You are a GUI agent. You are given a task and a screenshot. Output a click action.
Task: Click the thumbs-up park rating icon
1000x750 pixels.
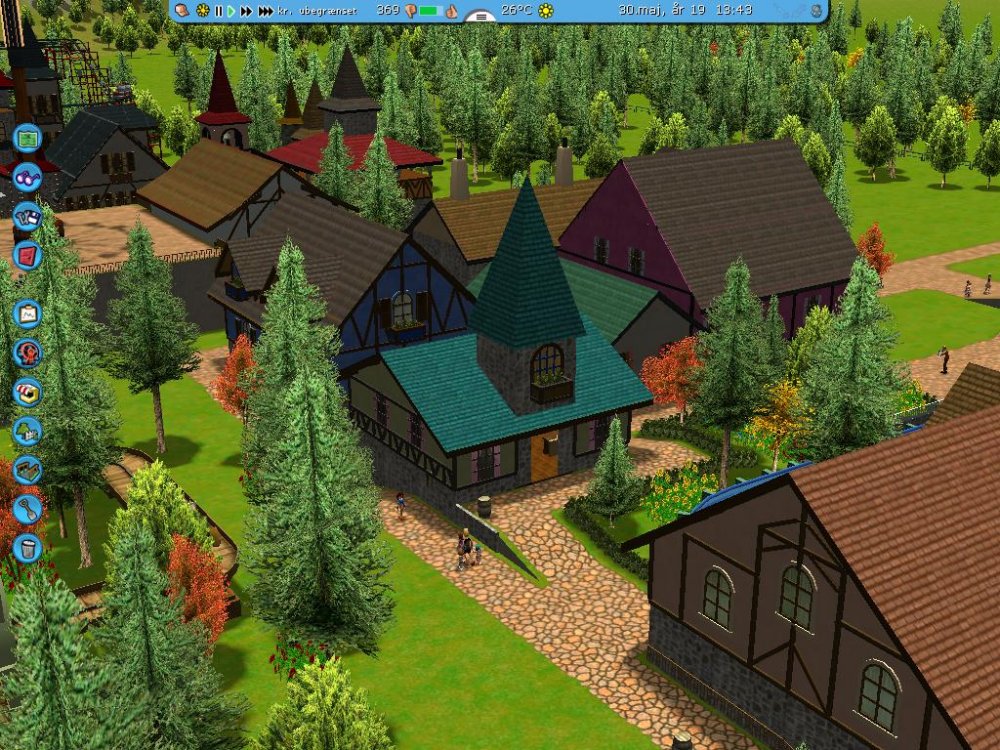tap(451, 11)
